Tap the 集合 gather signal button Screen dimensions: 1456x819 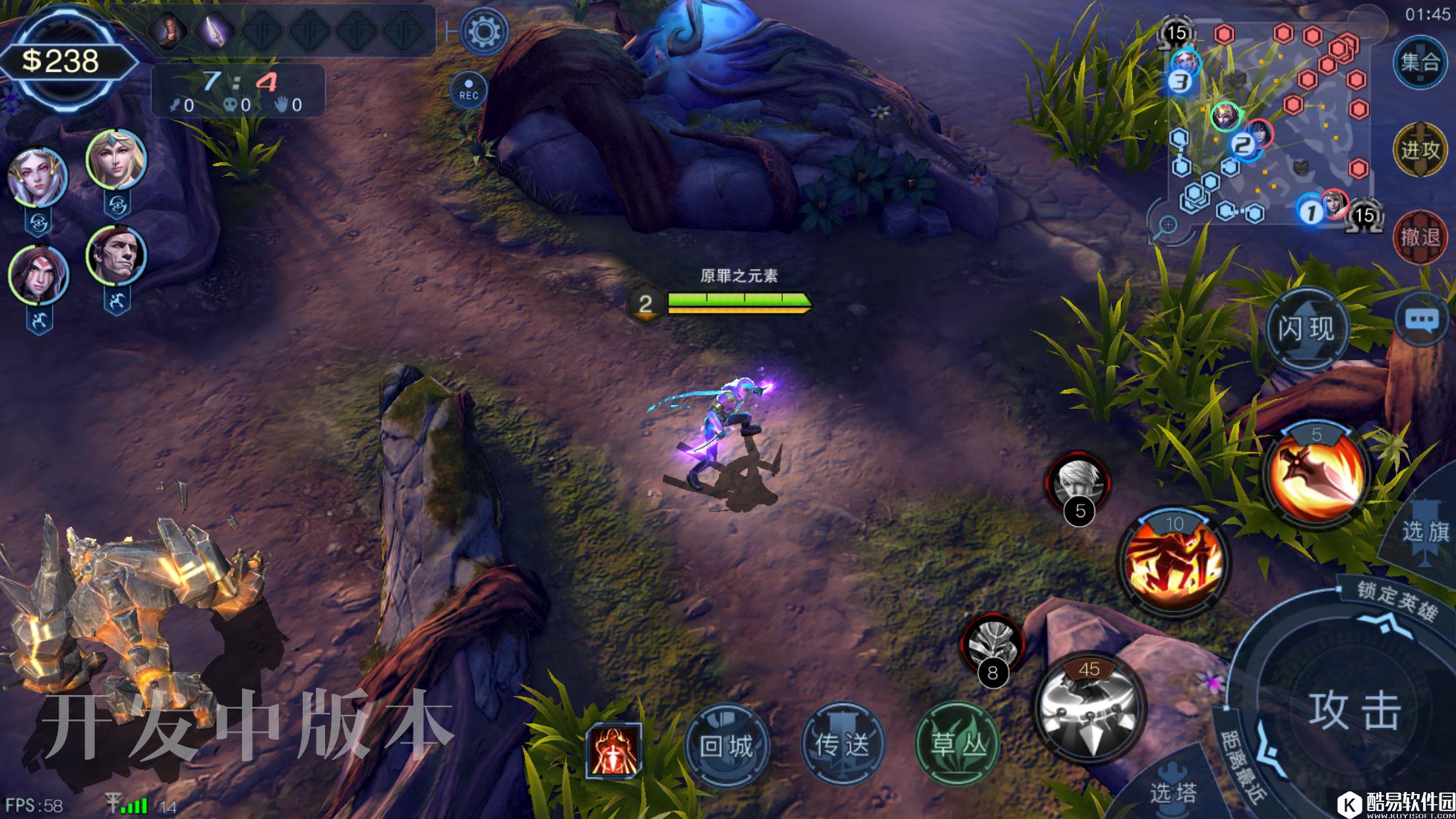[1420, 62]
